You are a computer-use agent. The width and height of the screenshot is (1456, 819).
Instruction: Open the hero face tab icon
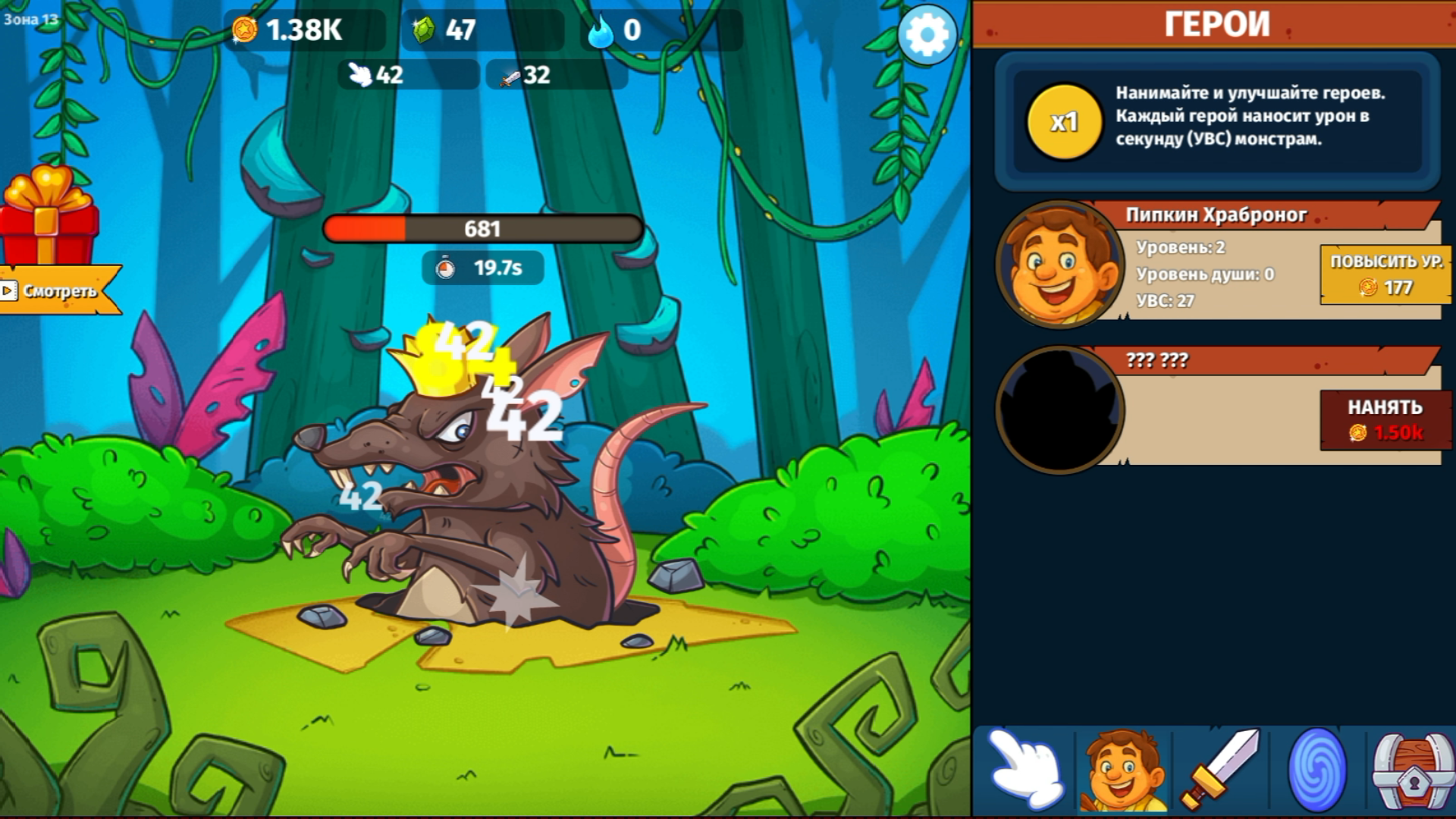tap(1124, 770)
